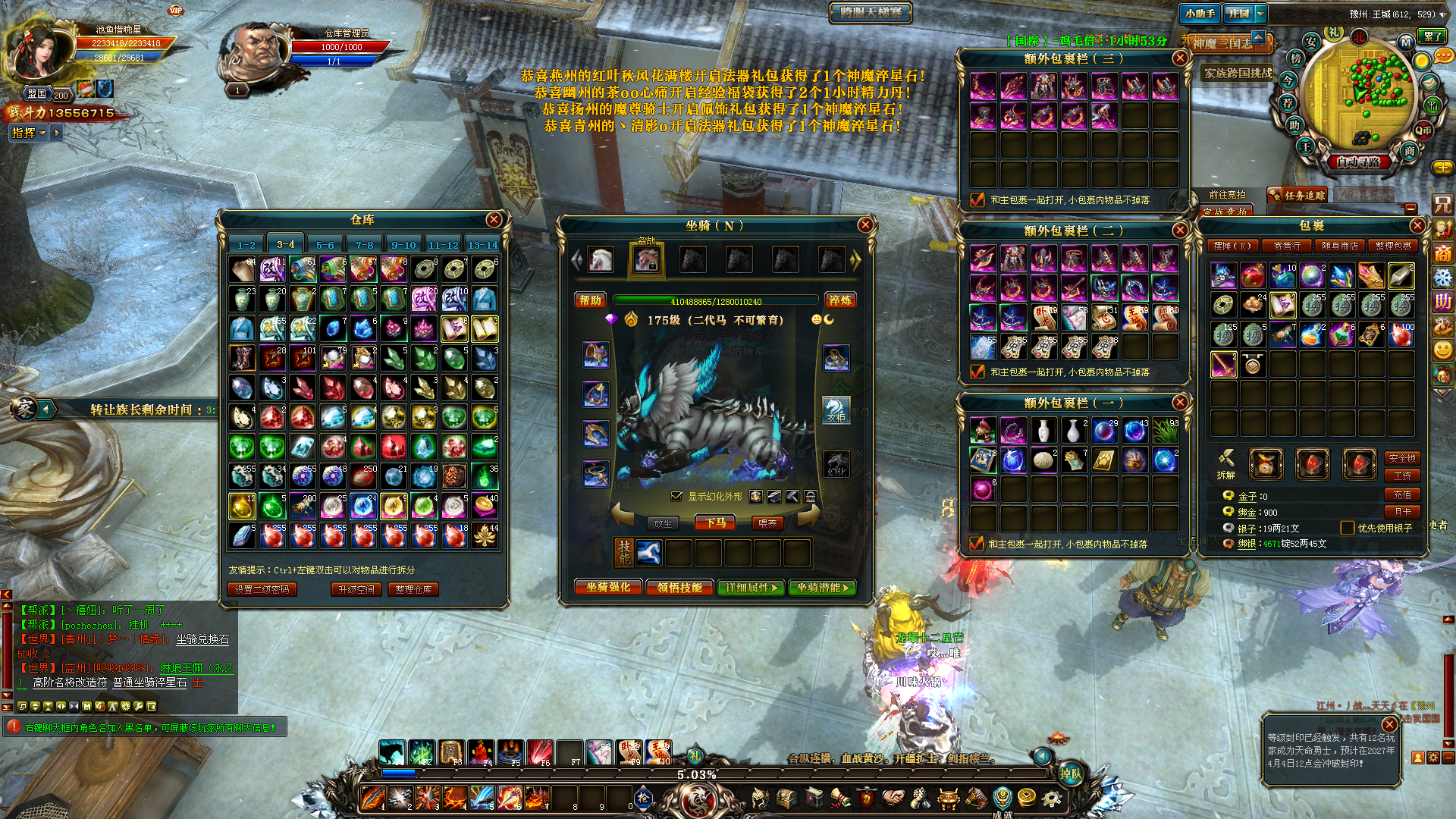Close the 仓库 warehouse window

click(x=494, y=220)
